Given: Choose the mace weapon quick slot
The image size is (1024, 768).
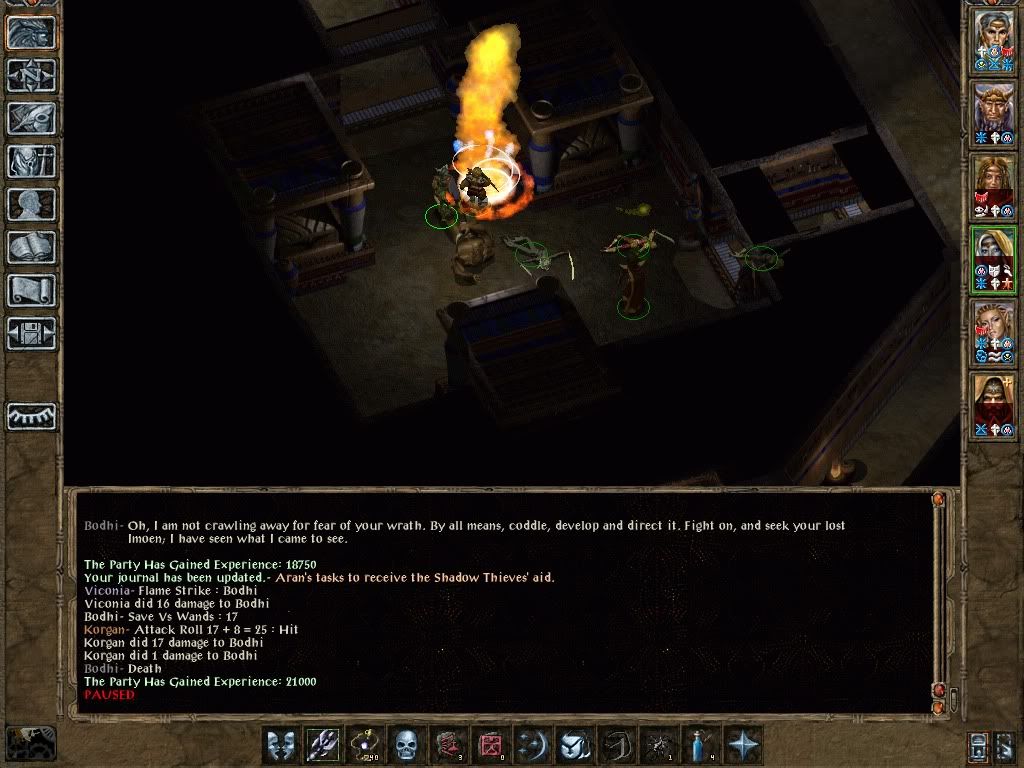Looking at the screenshot, I should point(323,745).
